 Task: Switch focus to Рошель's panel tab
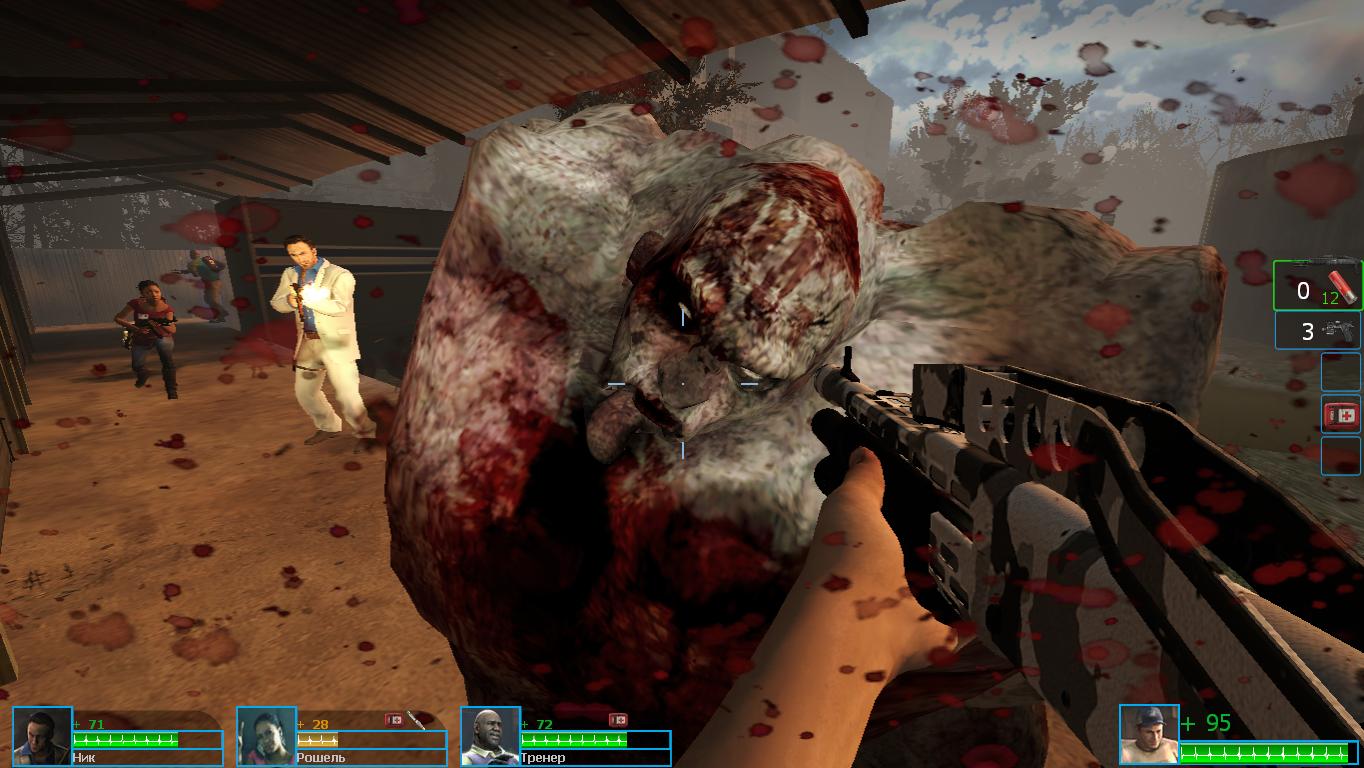[340, 736]
